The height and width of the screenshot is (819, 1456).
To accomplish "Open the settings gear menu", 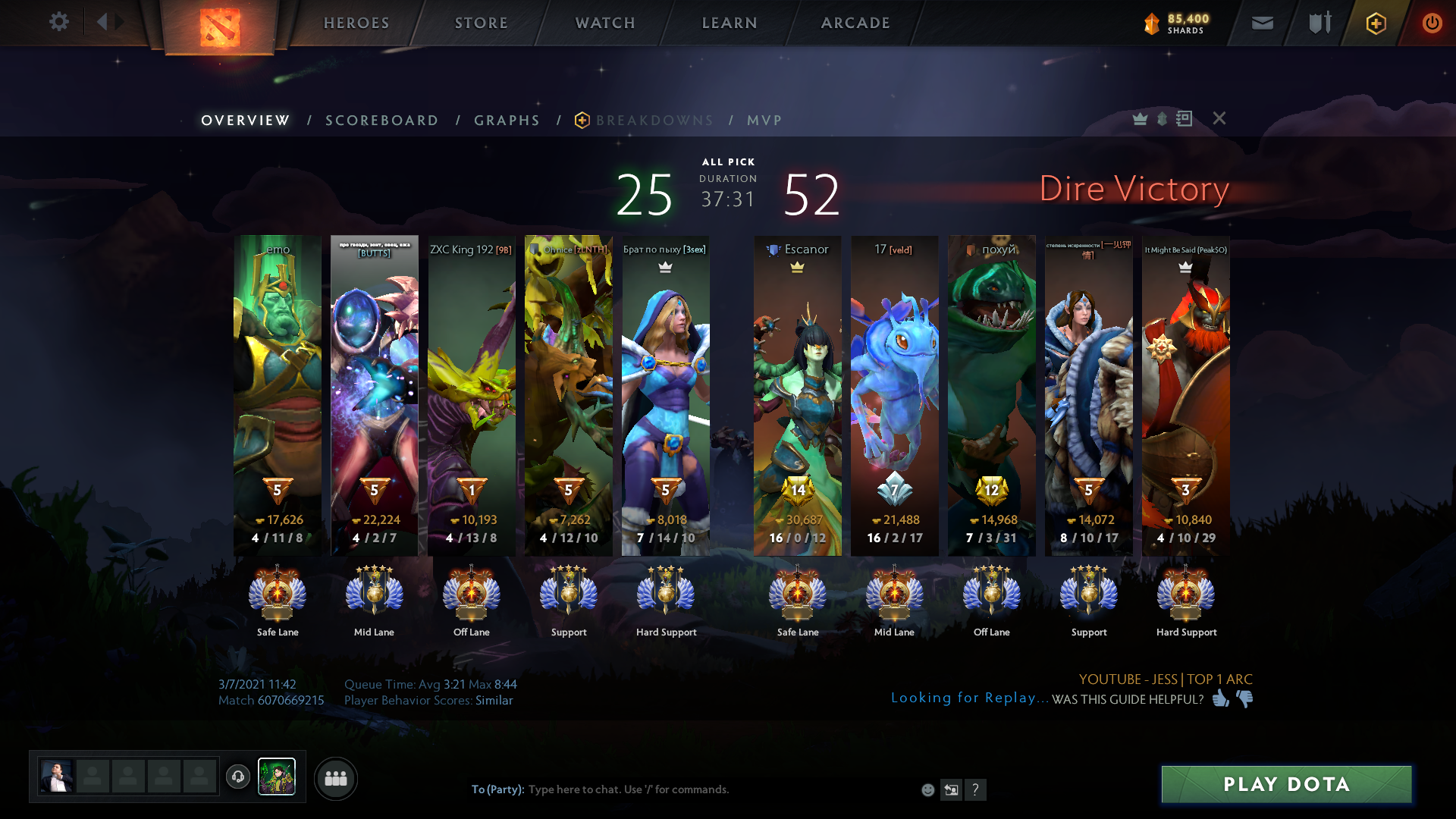I will (x=58, y=22).
